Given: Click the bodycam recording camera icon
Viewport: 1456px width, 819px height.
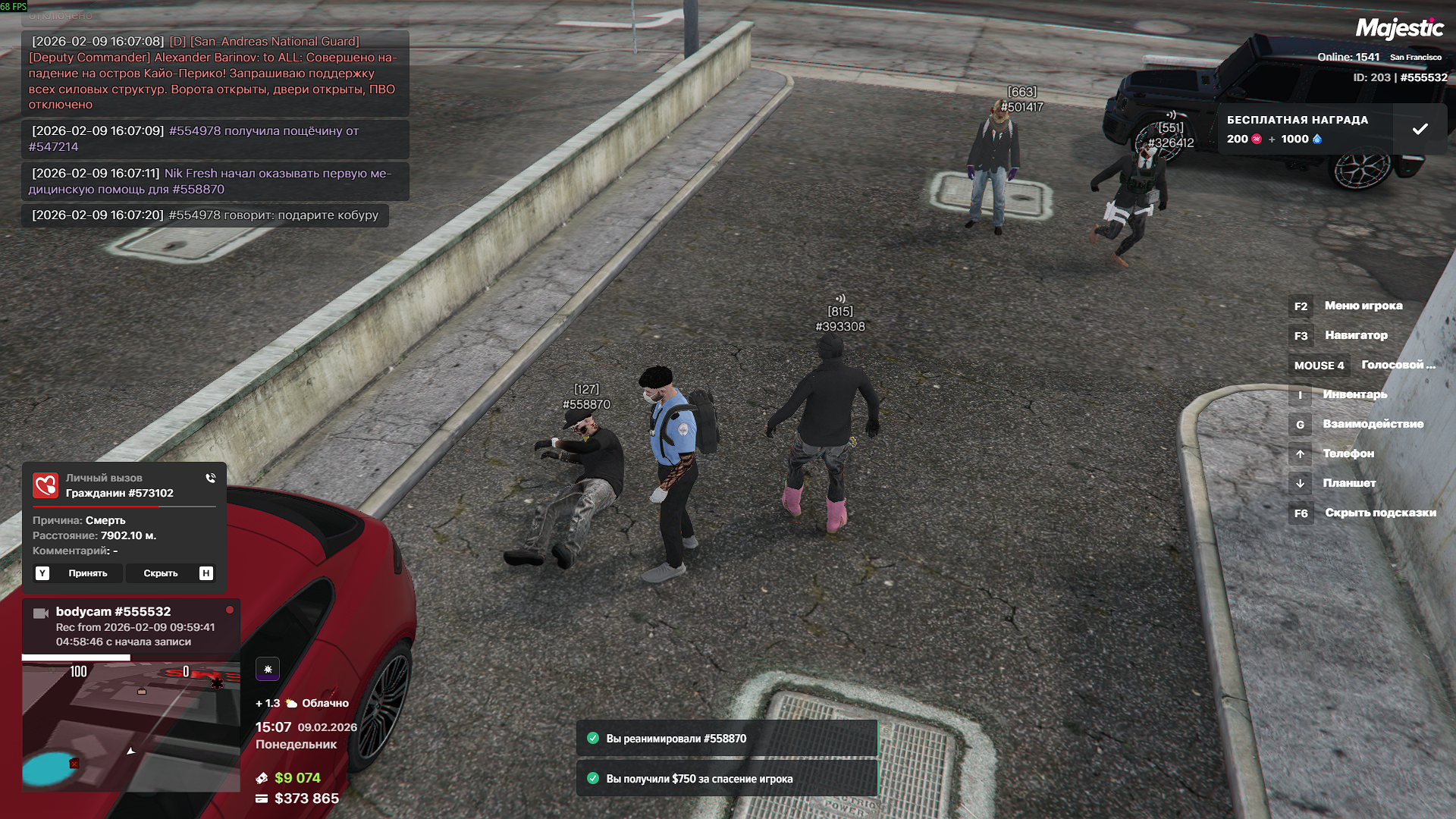Looking at the screenshot, I should 41,613.
